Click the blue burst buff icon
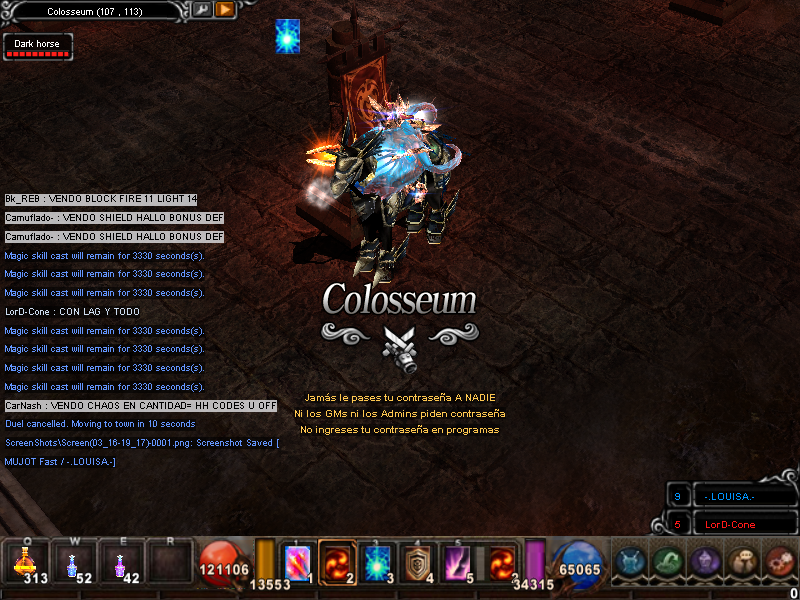Viewport: 800px width, 600px height. [x=288, y=36]
